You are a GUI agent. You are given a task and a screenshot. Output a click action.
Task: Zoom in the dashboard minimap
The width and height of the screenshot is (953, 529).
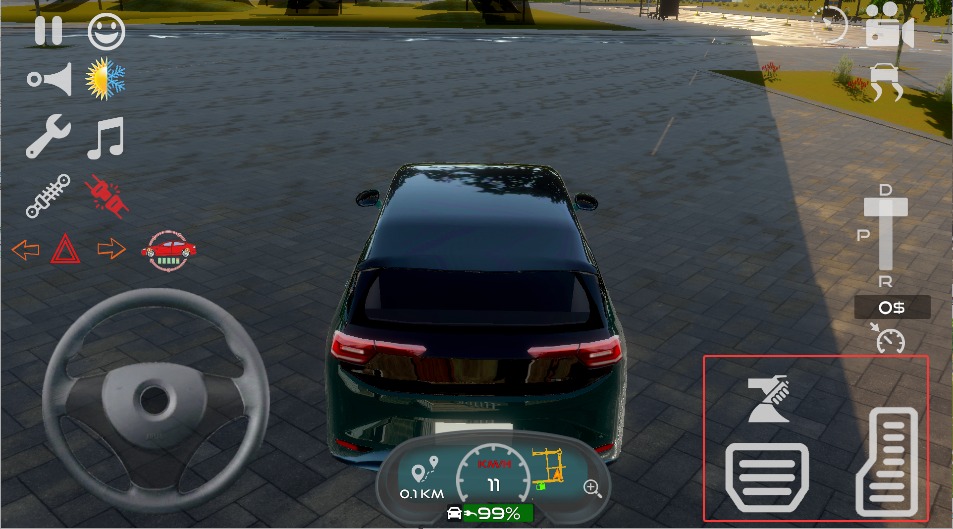tap(593, 488)
